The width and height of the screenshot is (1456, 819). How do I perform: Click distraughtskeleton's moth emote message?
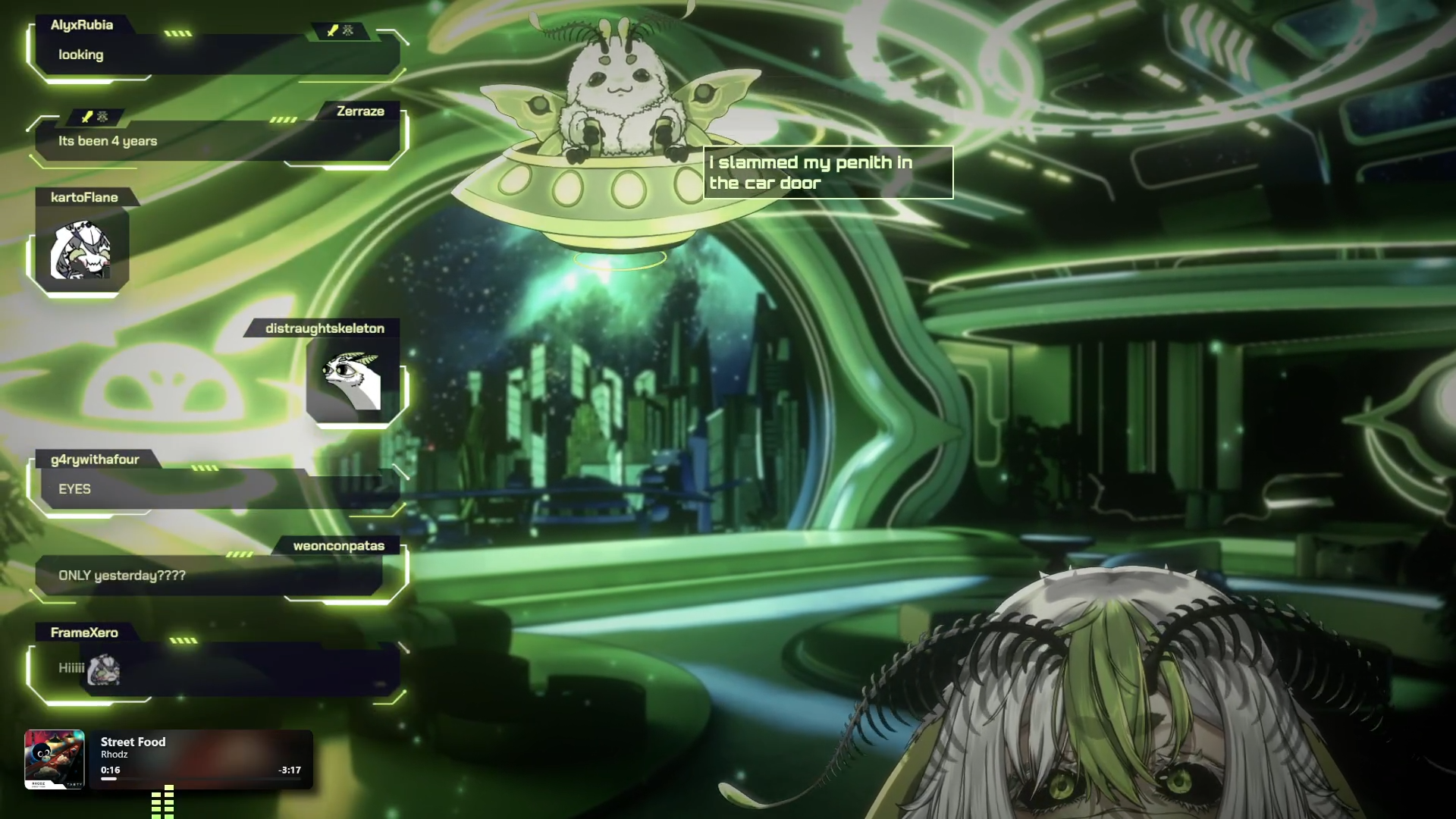click(x=353, y=379)
